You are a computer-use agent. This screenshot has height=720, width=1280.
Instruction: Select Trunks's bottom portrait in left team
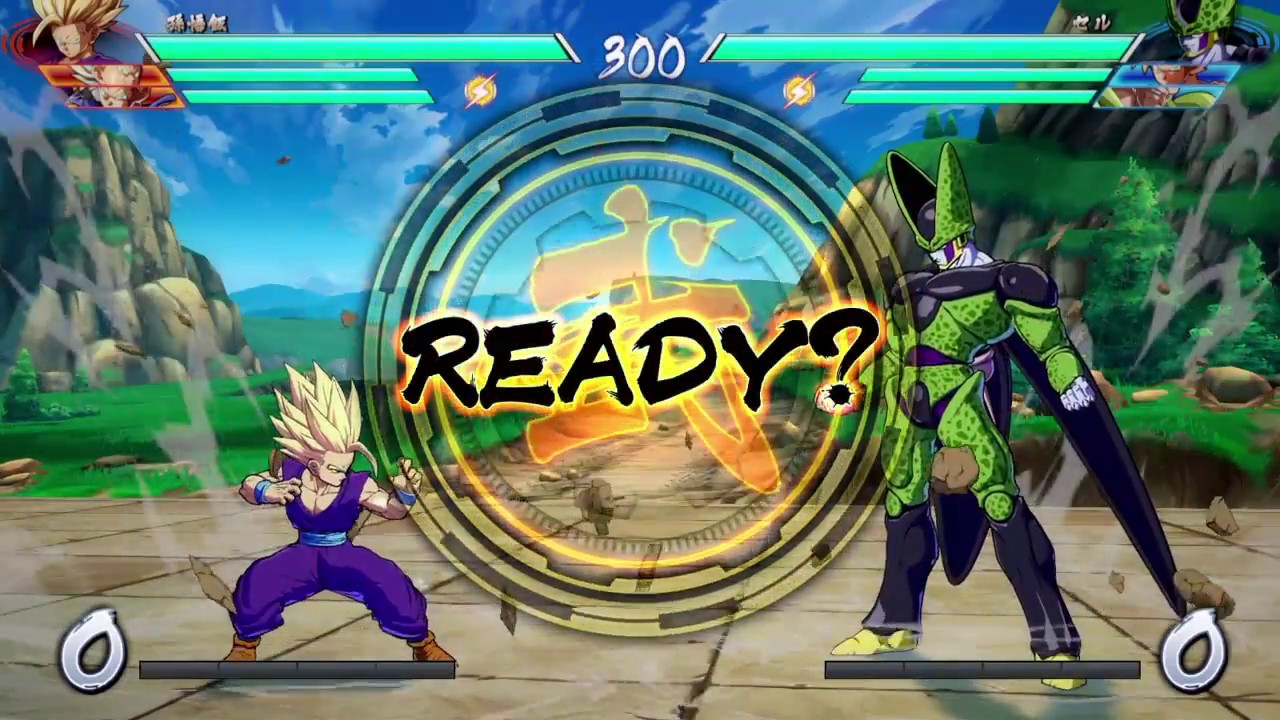pos(112,97)
